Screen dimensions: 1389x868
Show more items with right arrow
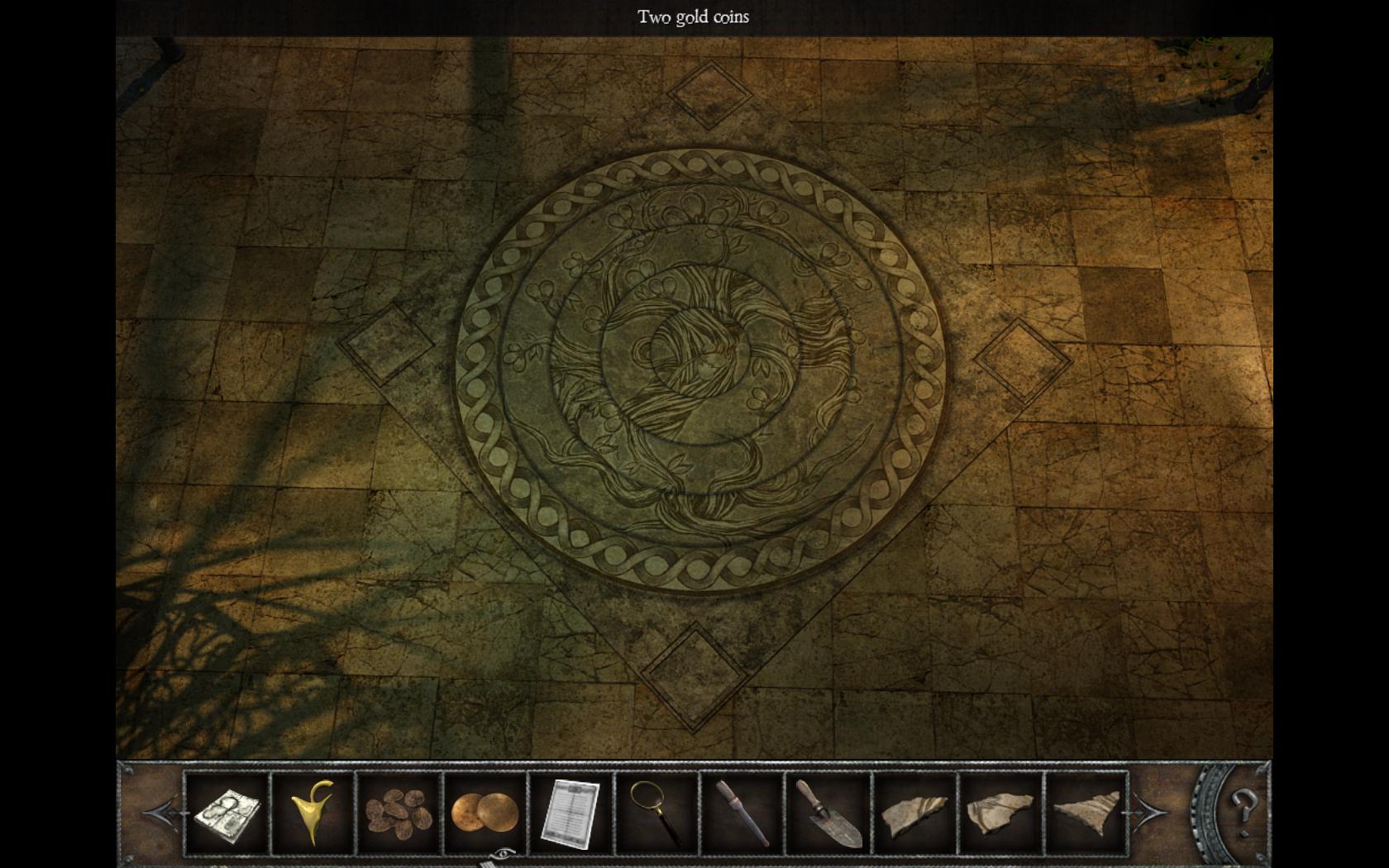[x=1149, y=813]
